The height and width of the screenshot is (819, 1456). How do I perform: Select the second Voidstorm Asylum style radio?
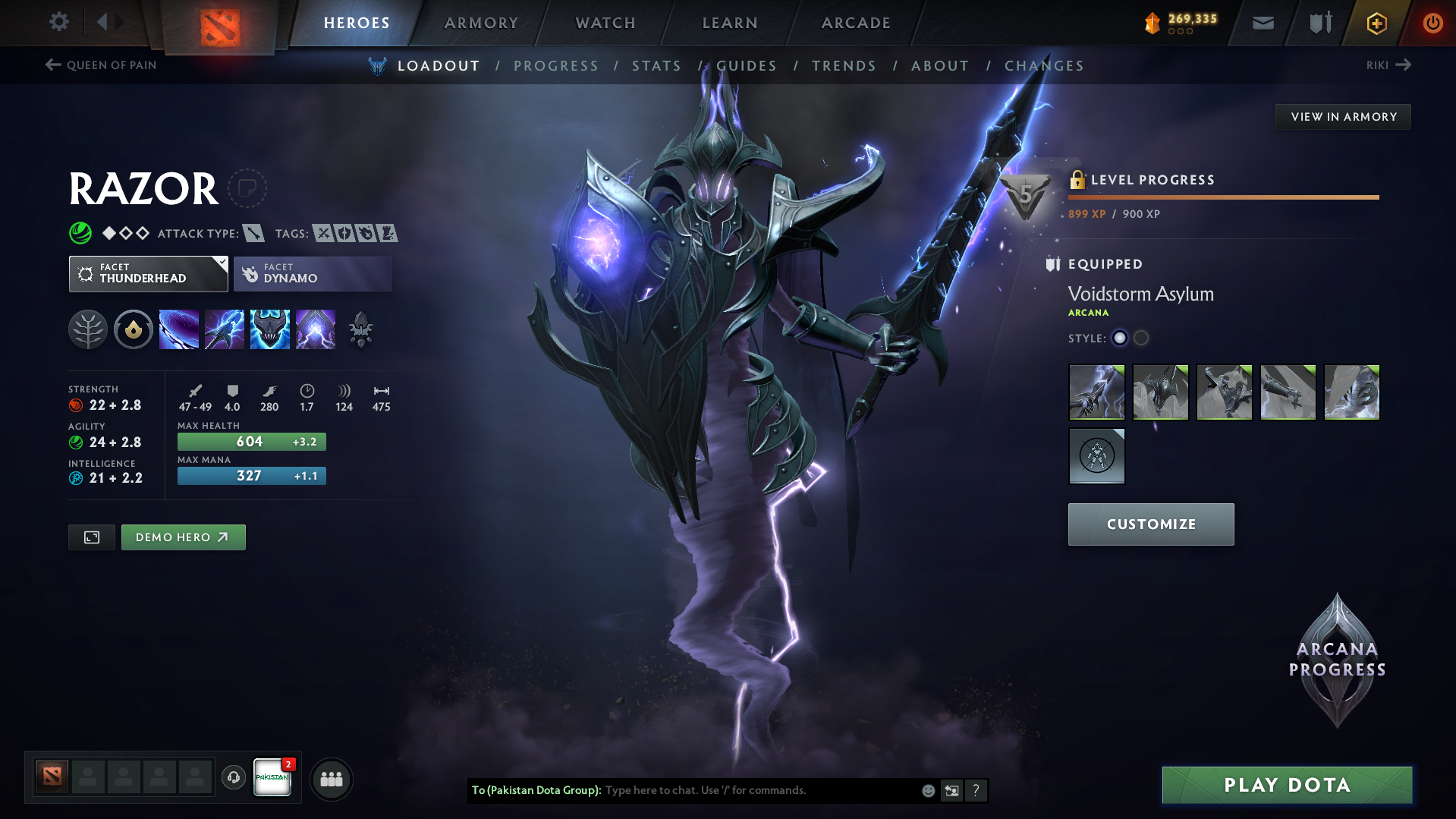point(1141,339)
